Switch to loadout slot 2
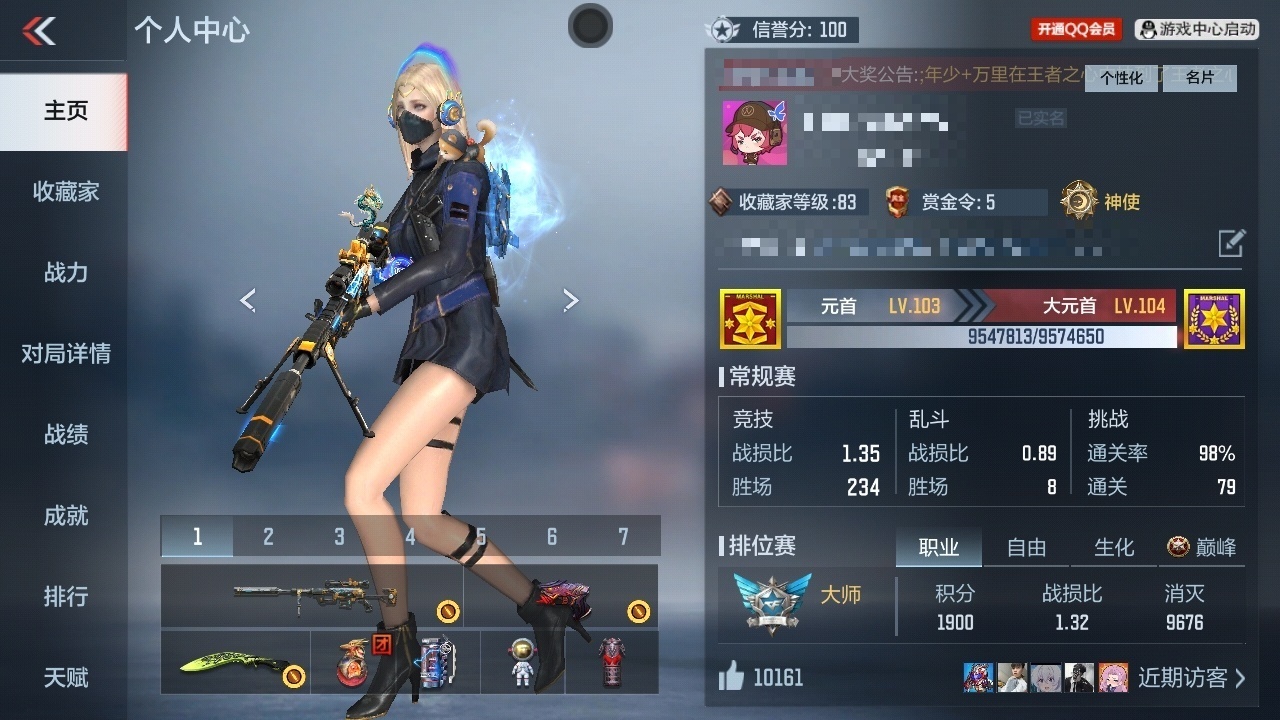This screenshot has width=1280, height=720. coord(268,537)
